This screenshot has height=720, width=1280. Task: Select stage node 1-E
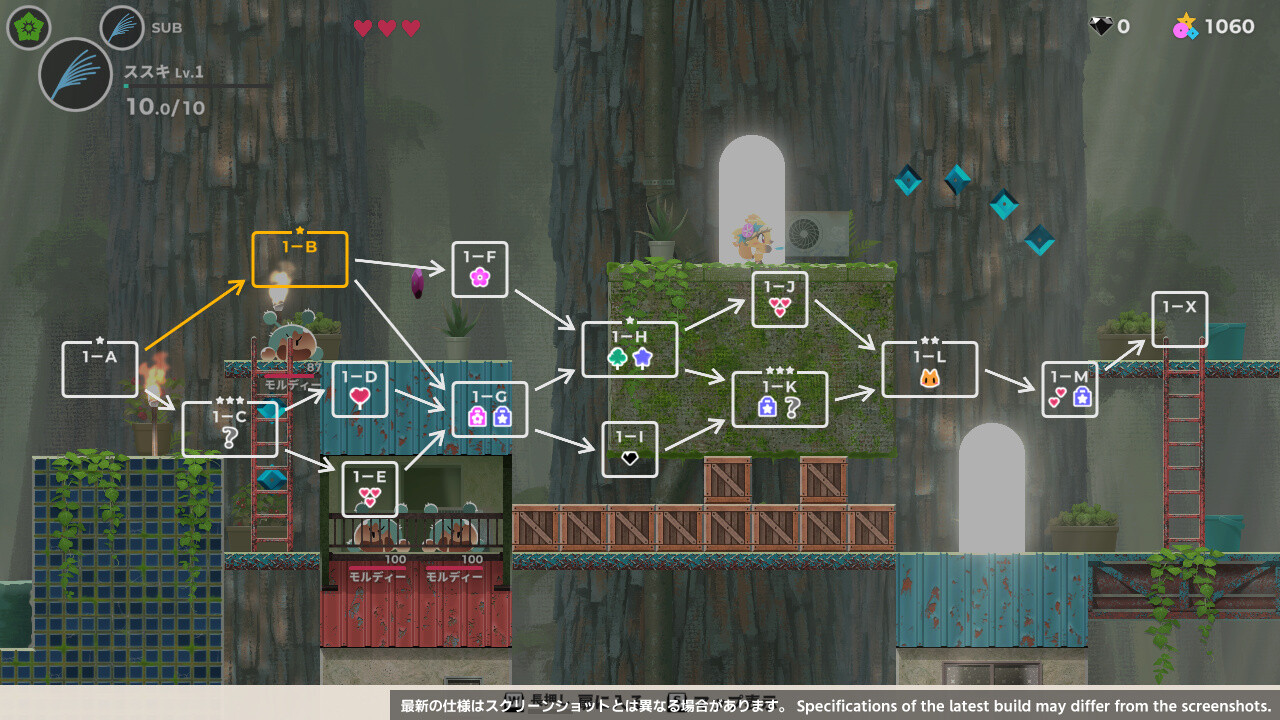tap(369, 489)
